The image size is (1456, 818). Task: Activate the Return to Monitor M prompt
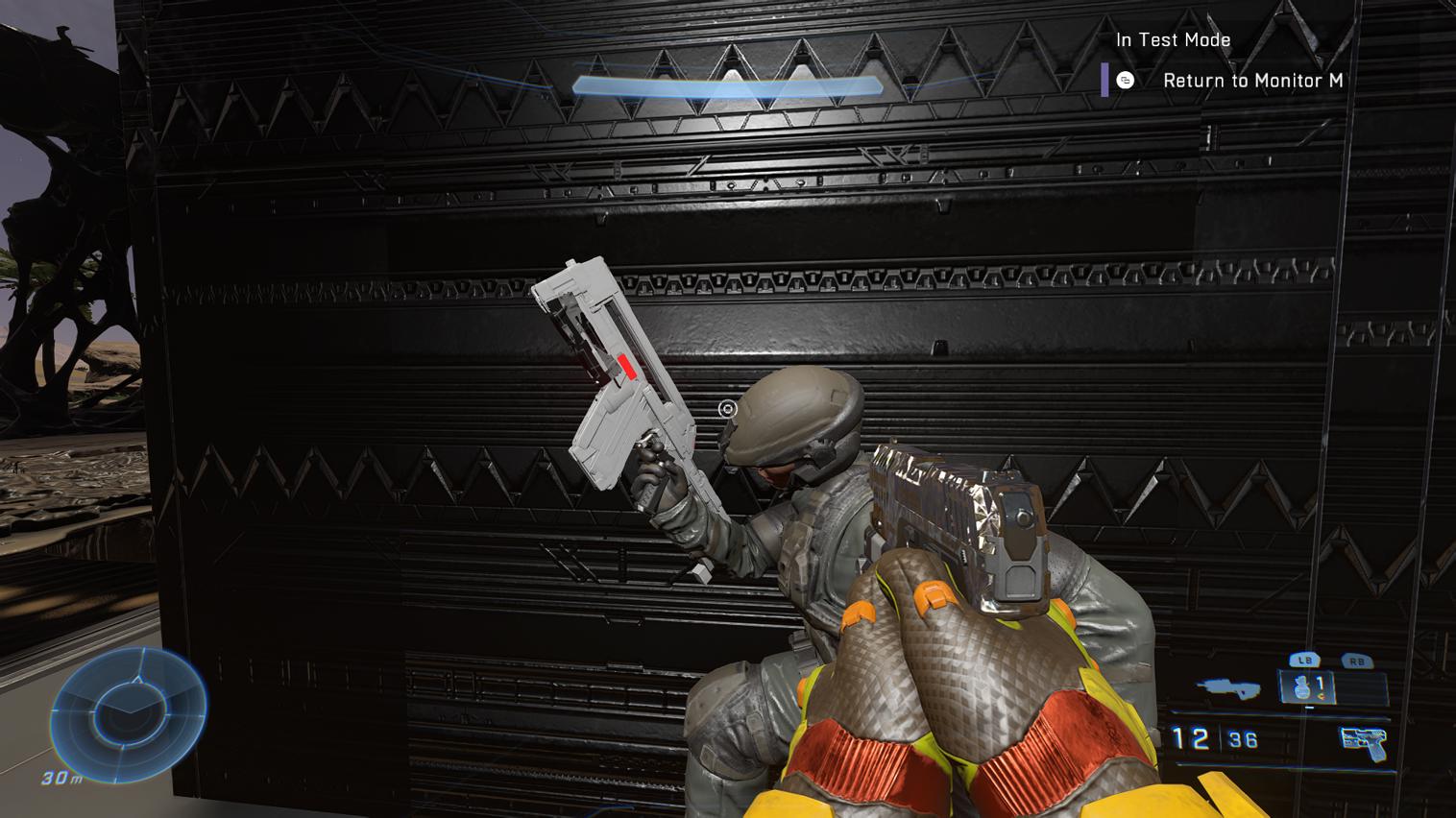(1254, 82)
